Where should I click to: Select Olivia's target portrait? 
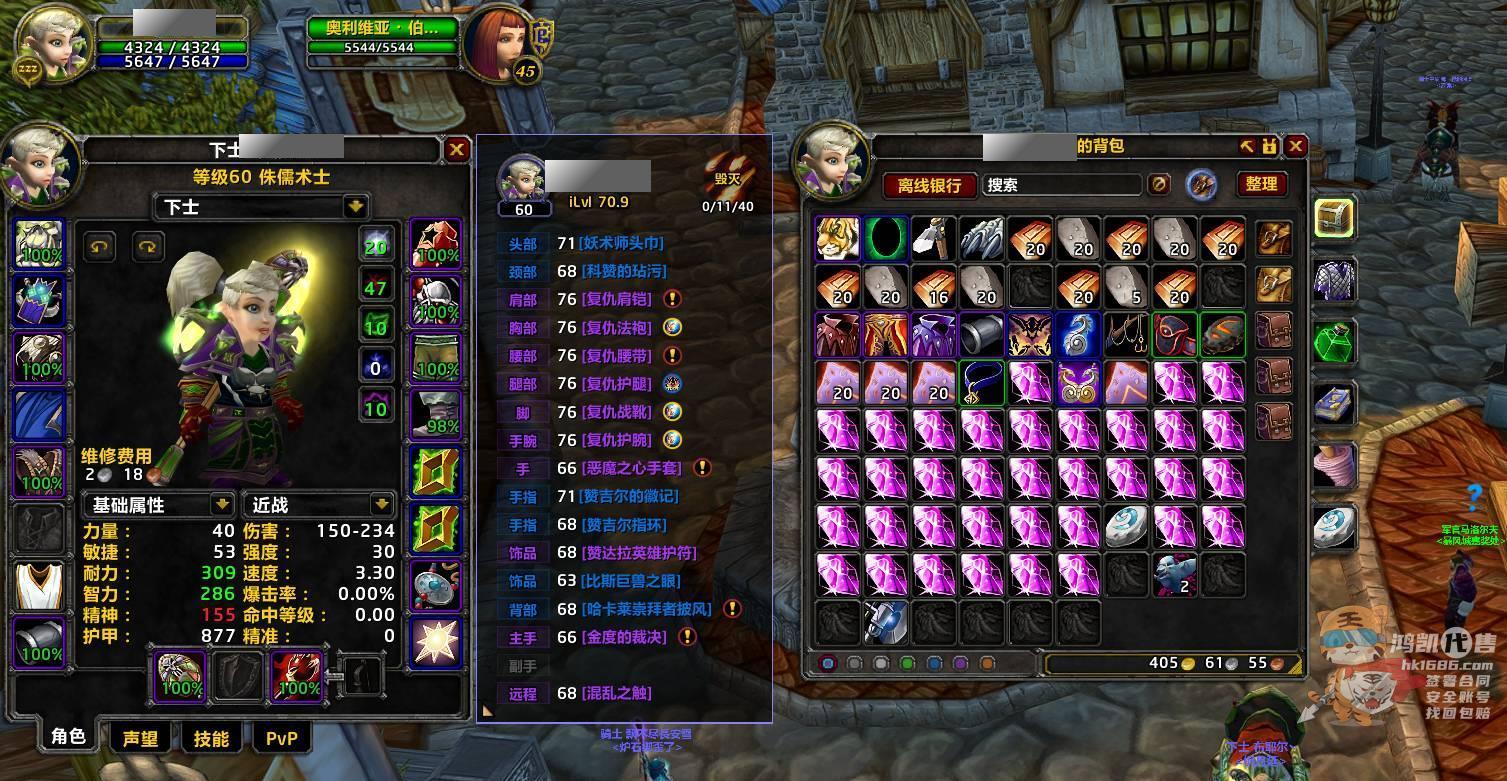point(497,43)
